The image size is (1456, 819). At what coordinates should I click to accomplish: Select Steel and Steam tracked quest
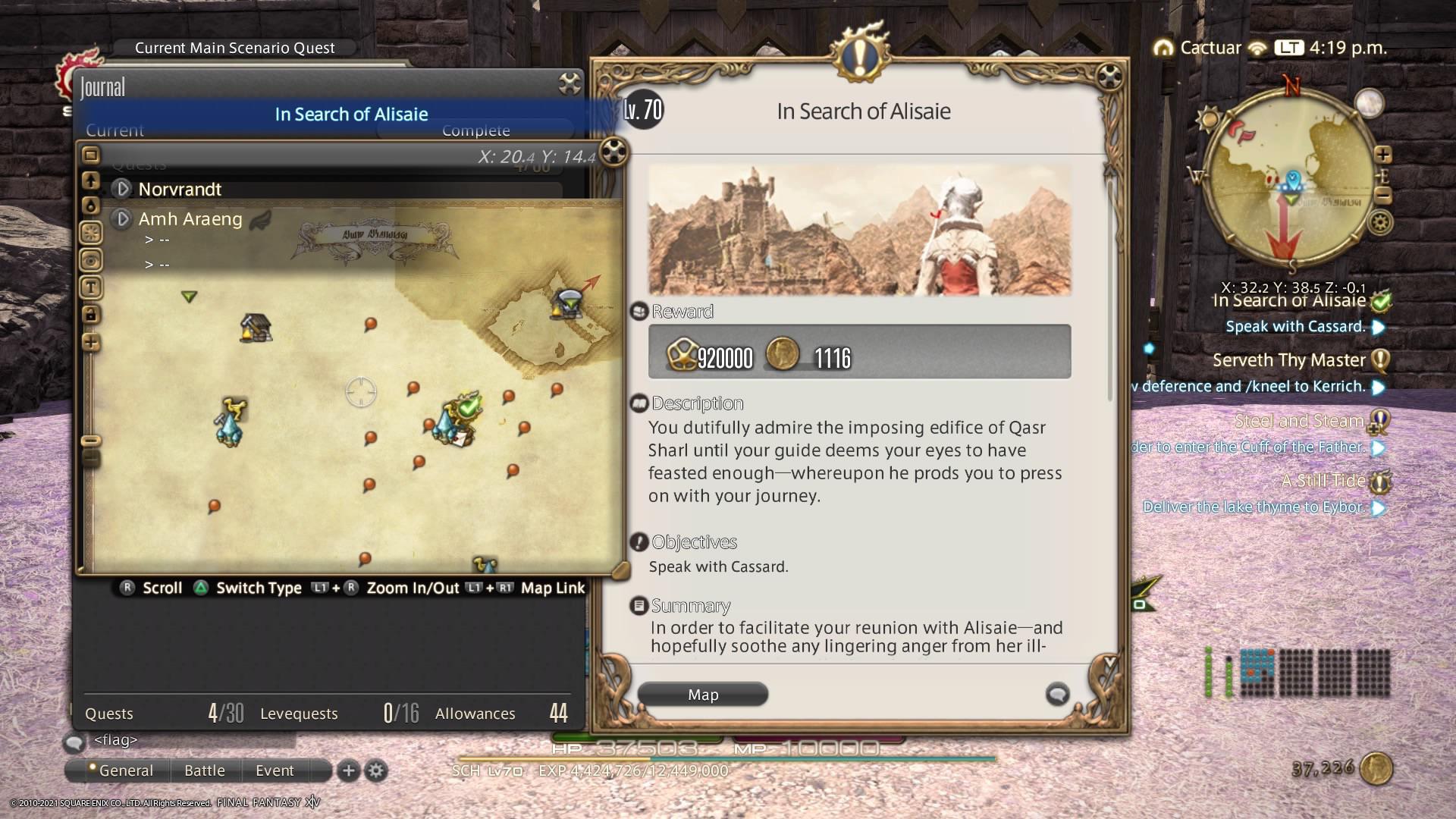pyautogui.click(x=1298, y=421)
